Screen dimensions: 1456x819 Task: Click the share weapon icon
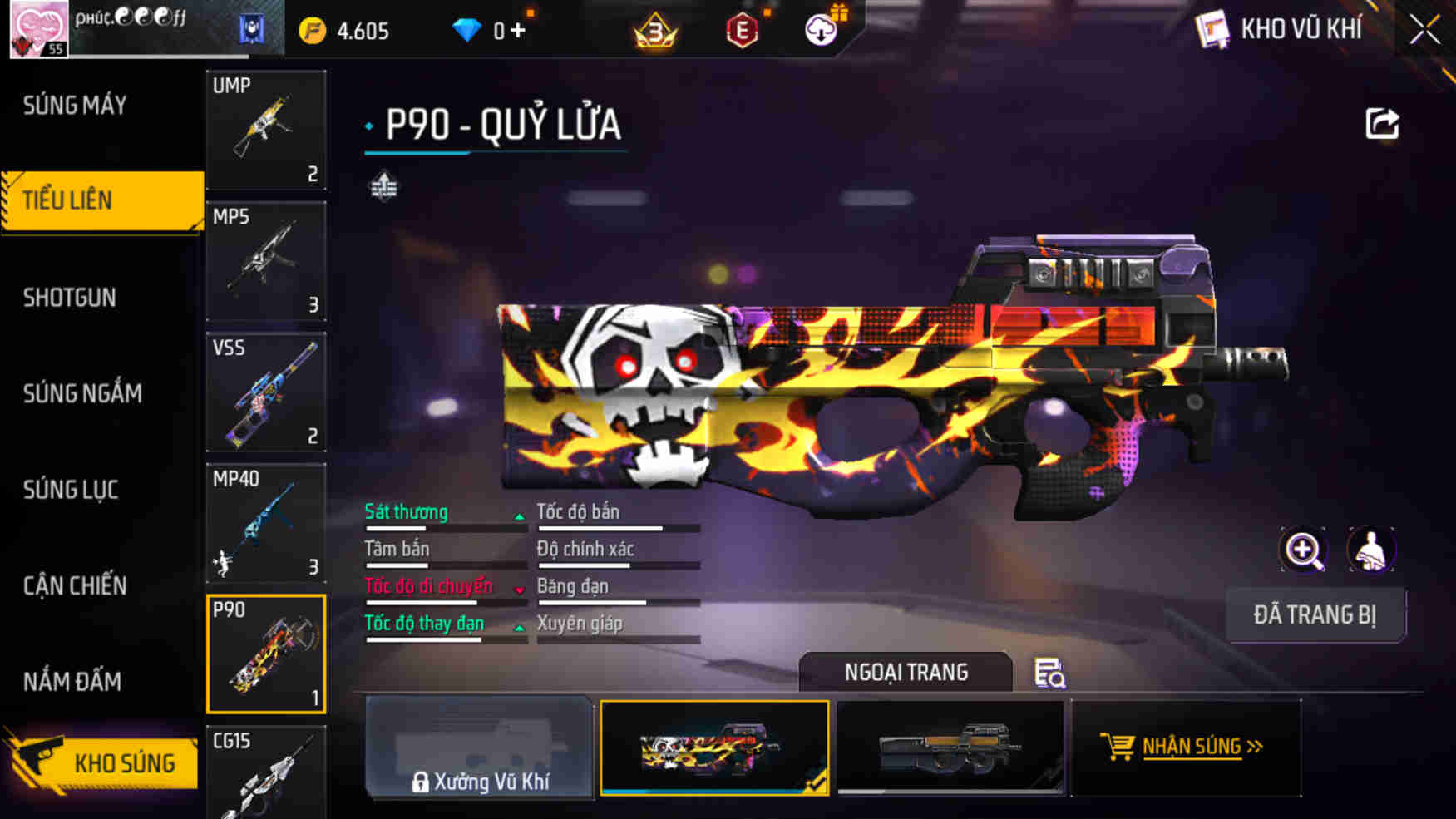pos(1382,122)
